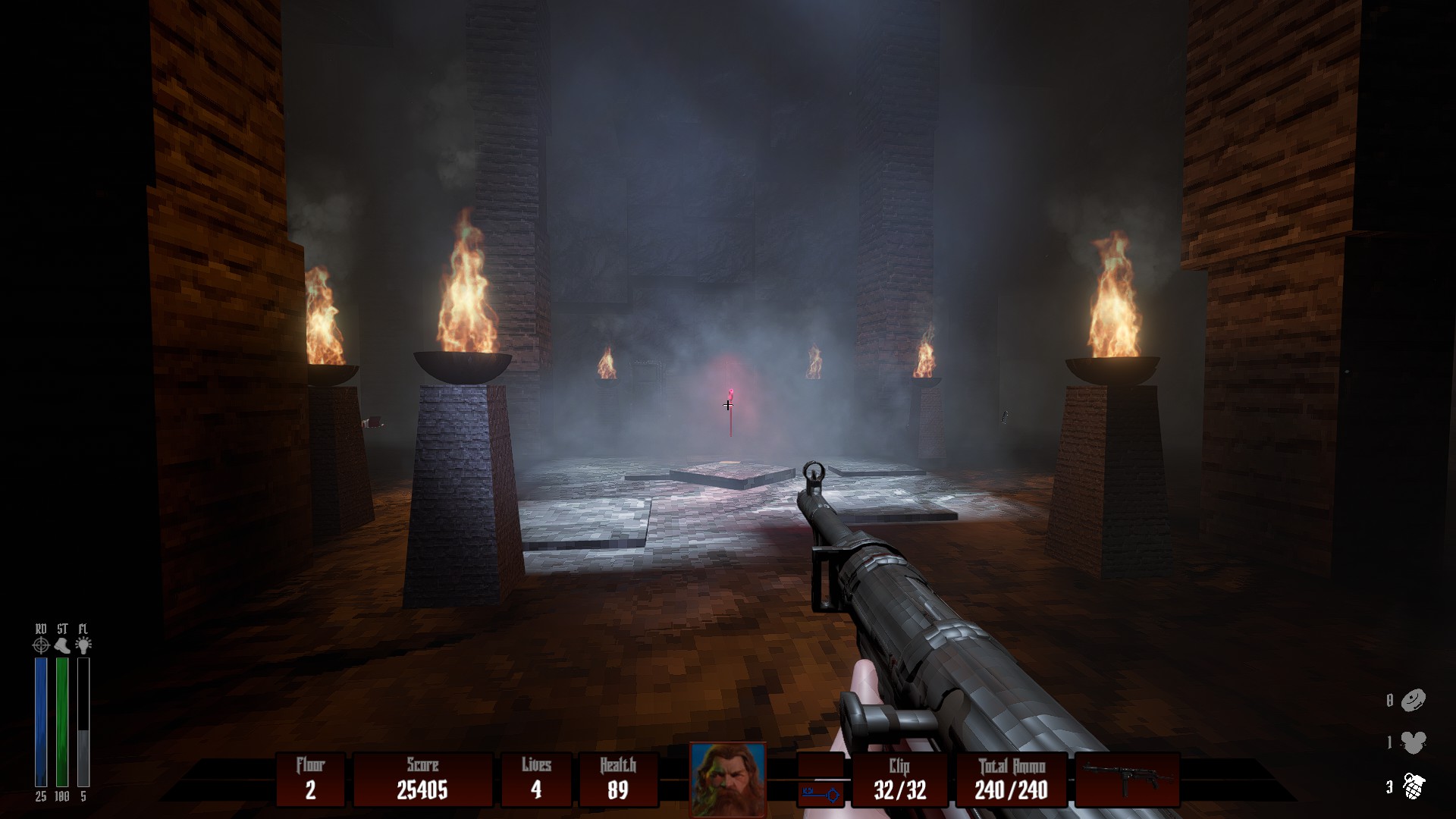This screenshot has width=1456, height=819.
Task: Click the RD crosshair icon
Action: tap(41, 645)
